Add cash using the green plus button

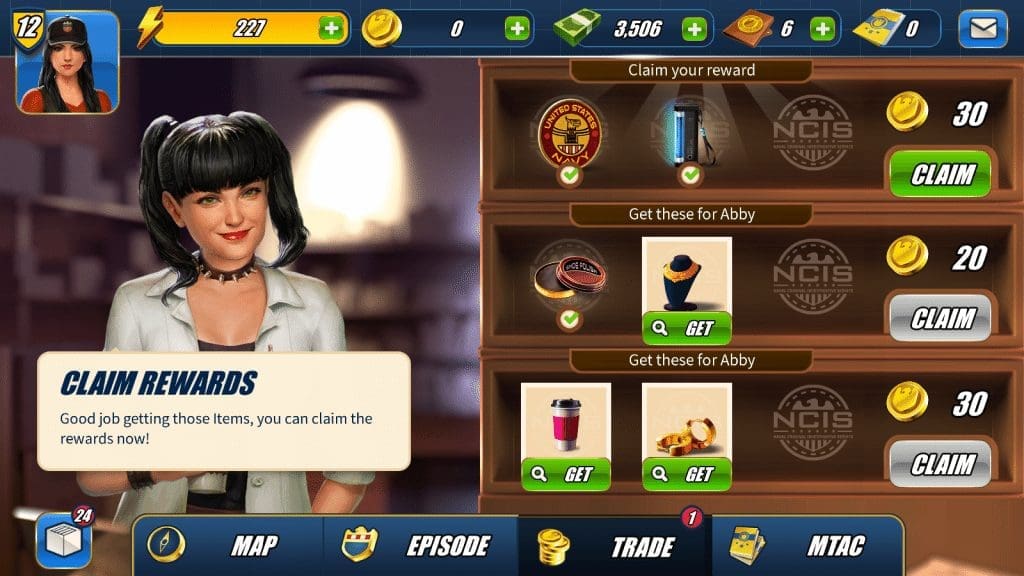click(x=694, y=28)
